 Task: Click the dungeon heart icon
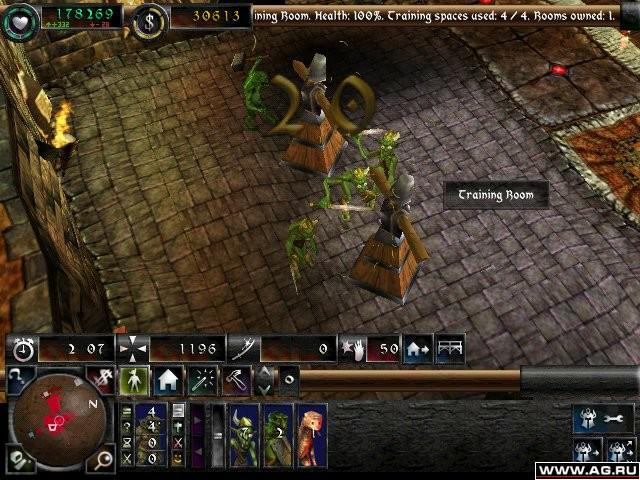coord(18,18)
